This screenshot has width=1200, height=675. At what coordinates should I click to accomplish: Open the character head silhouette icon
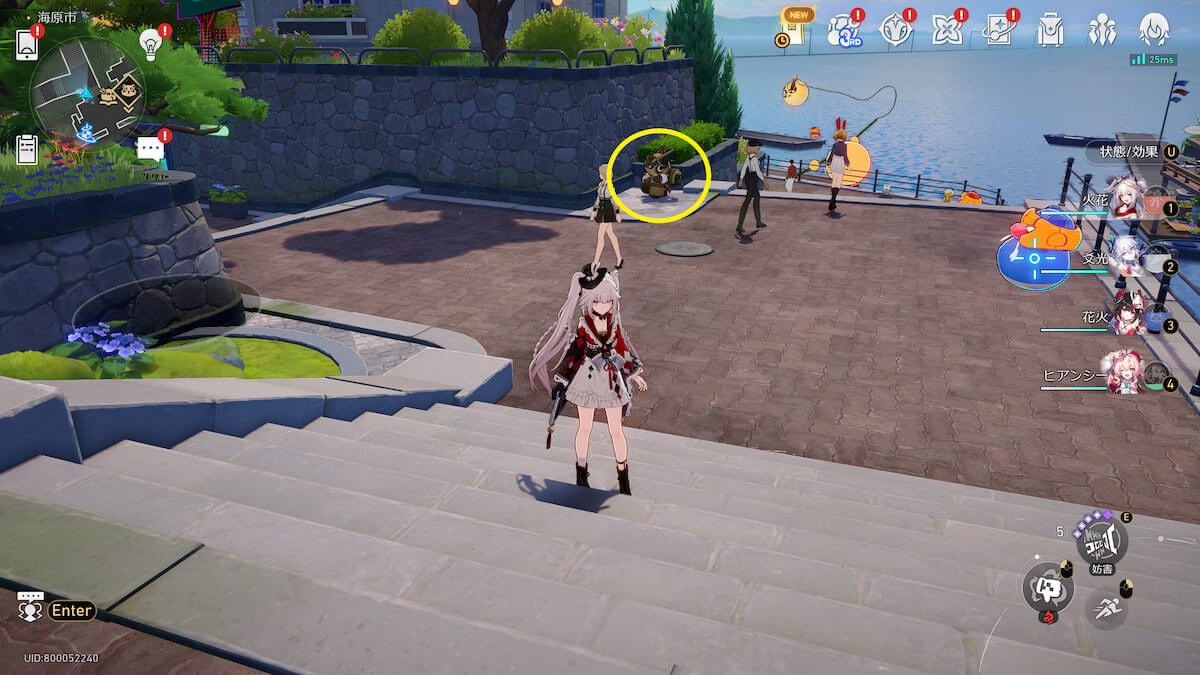tap(1154, 31)
